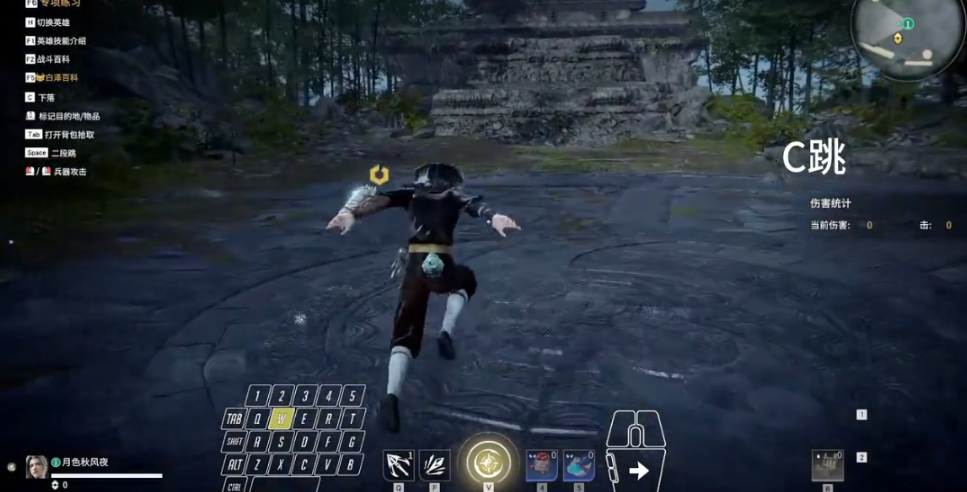This screenshot has height=492, width=967.
Task: Select the red consumable item slot
Action: (542, 465)
